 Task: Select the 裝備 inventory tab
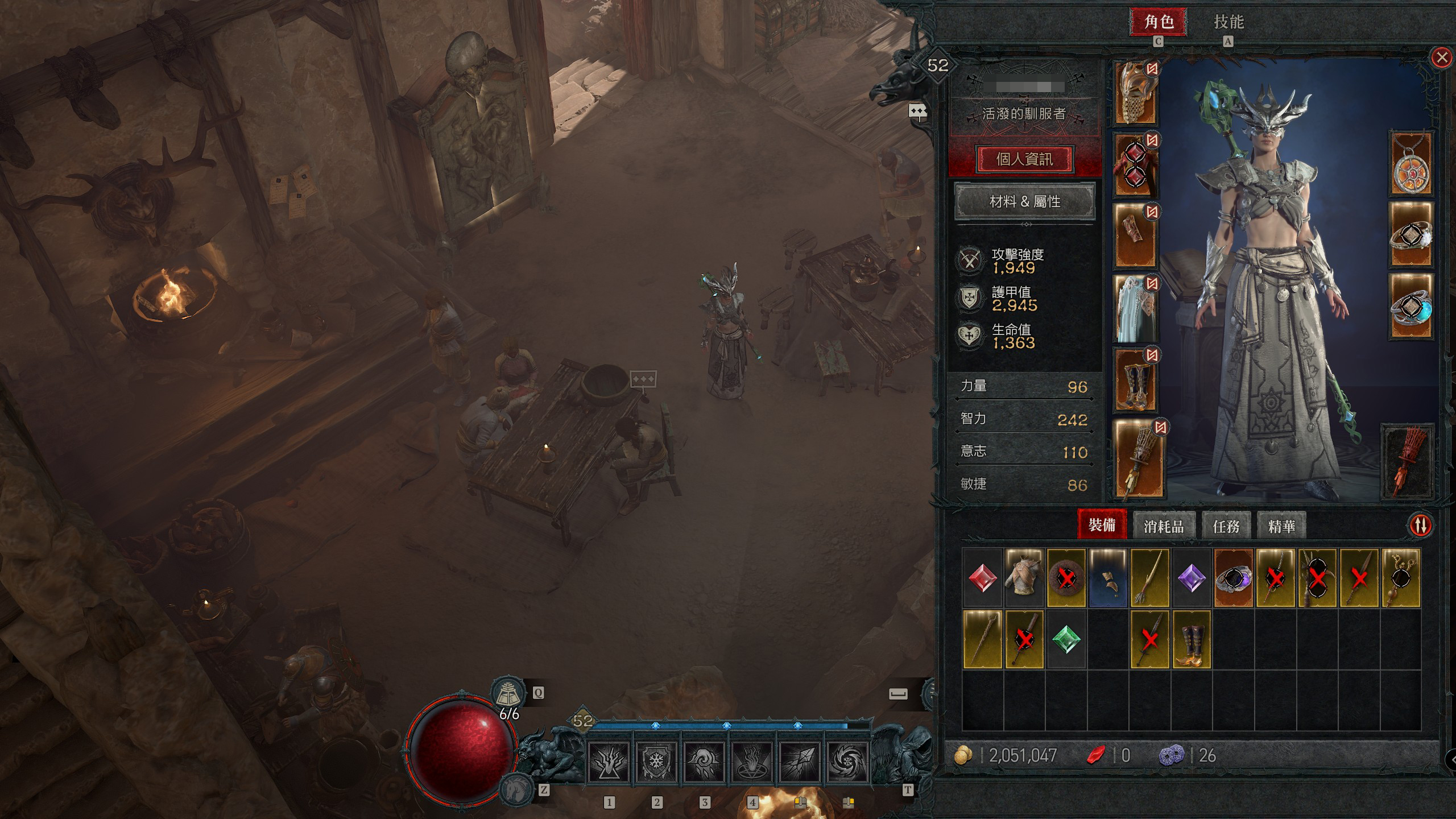(x=1102, y=525)
